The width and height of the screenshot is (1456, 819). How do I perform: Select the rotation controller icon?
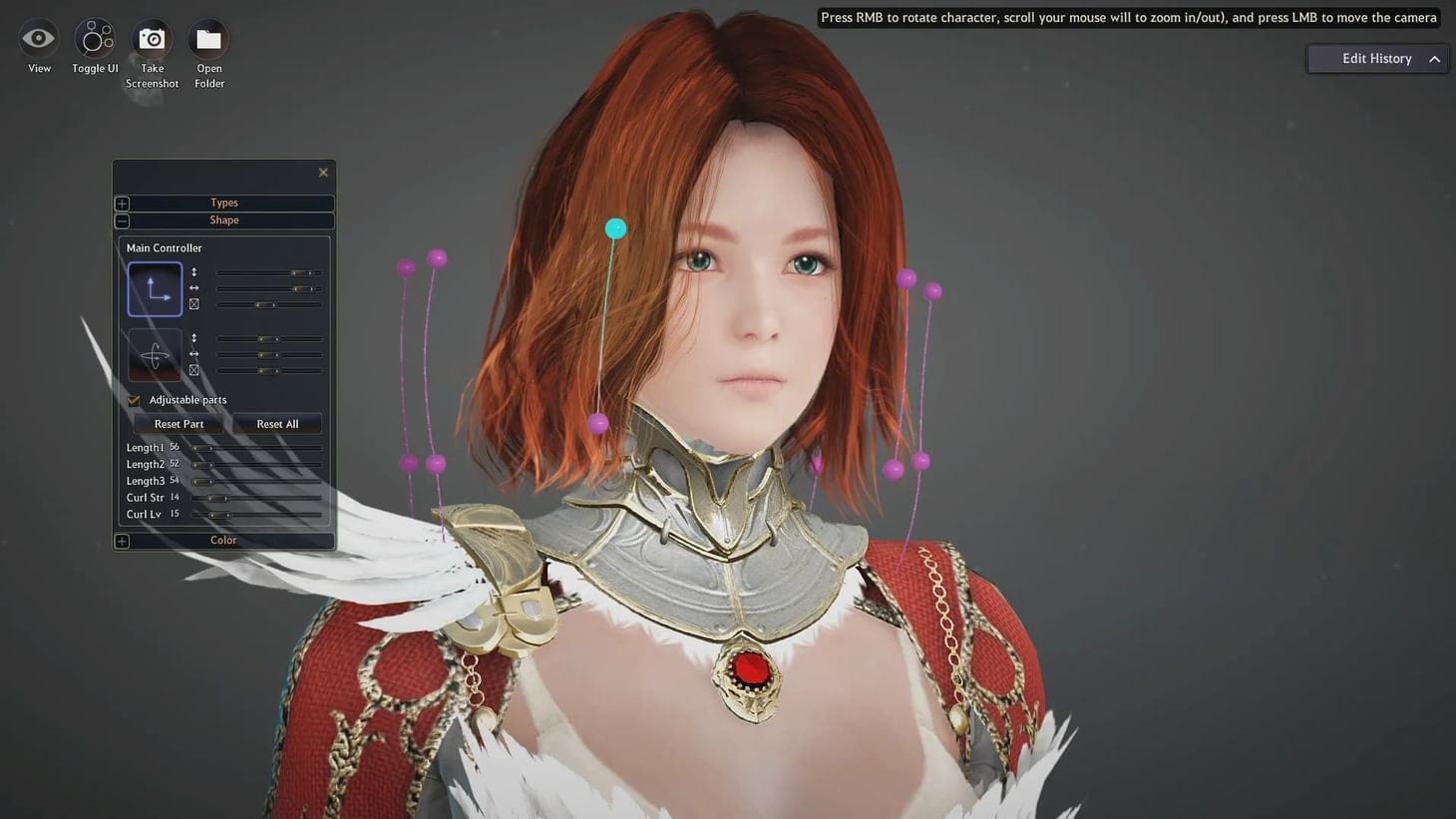coord(155,354)
